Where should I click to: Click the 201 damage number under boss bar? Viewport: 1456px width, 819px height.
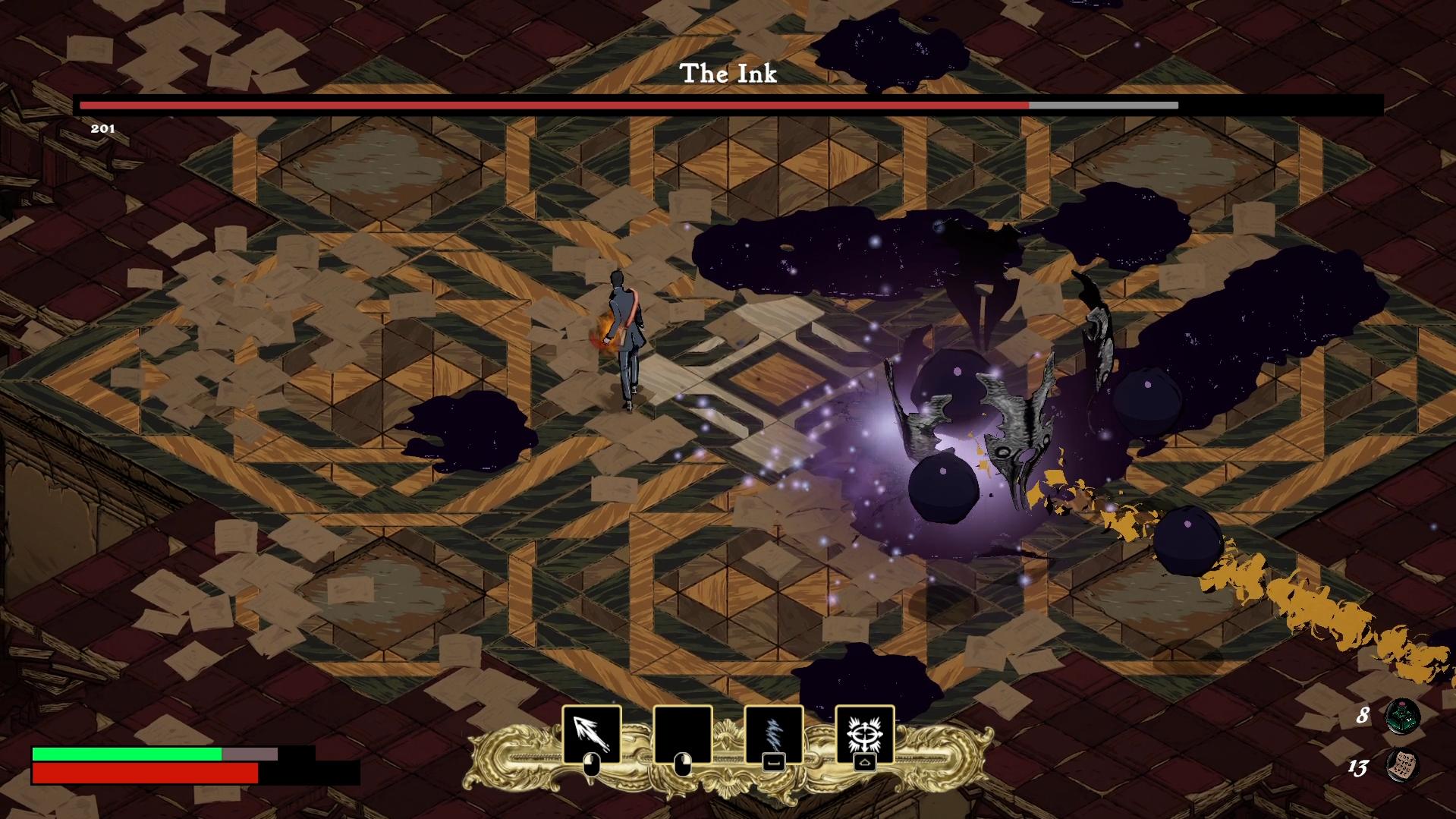coord(102,129)
